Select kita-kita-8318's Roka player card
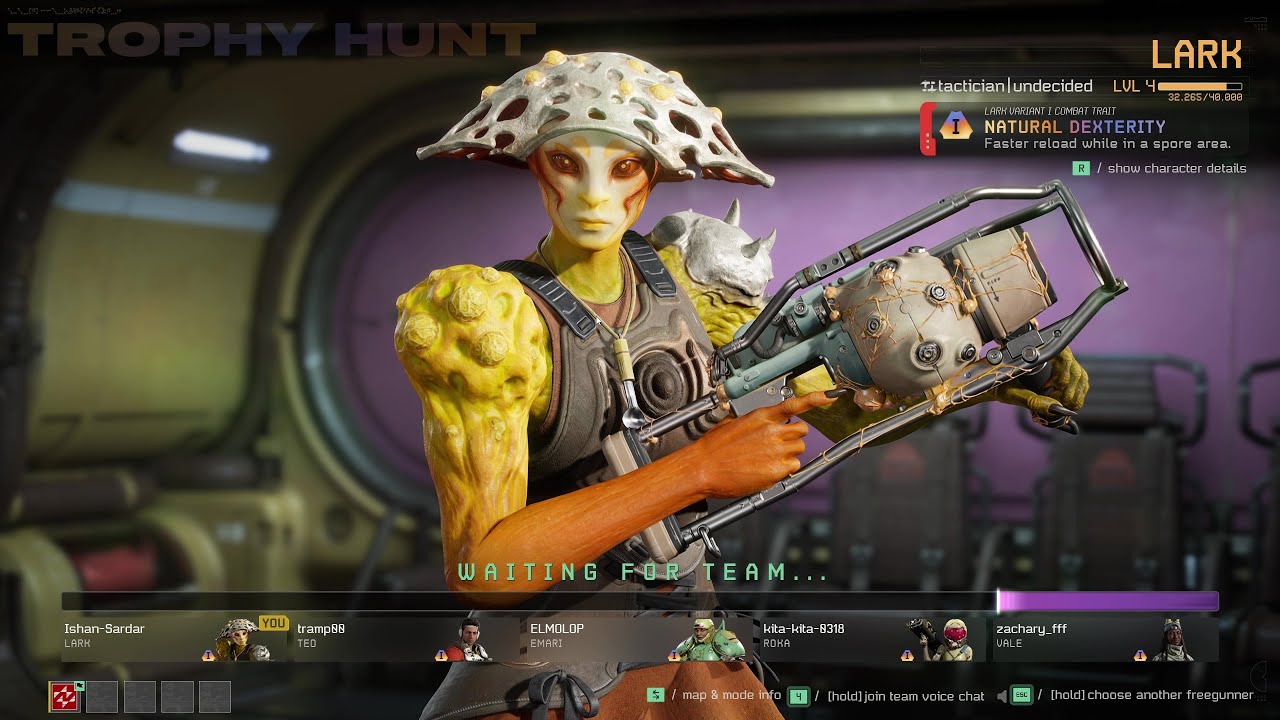Viewport: 1280px width, 720px height. [x=871, y=639]
